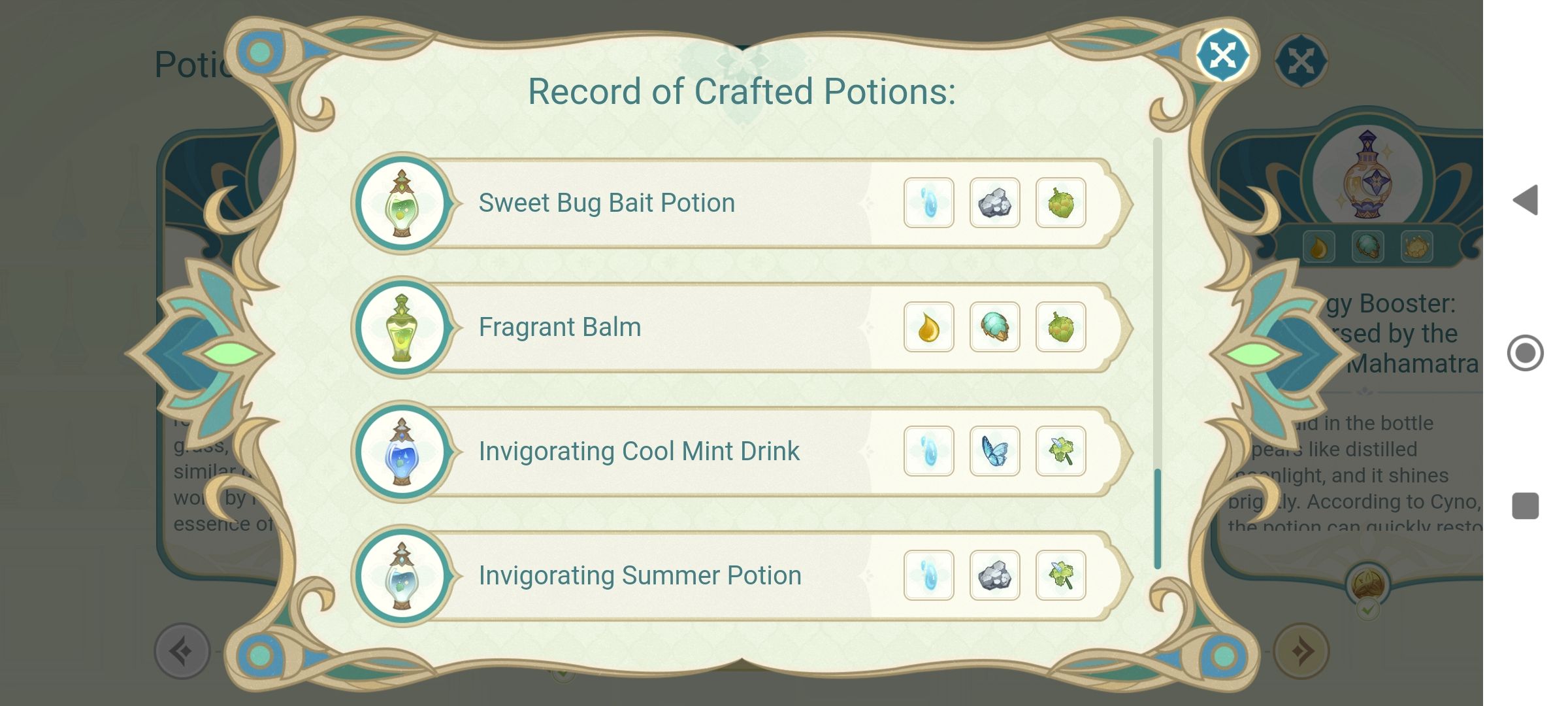Click the butterfly ingredient of Cool Mint Drink
The image size is (1568, 706).
994,450
